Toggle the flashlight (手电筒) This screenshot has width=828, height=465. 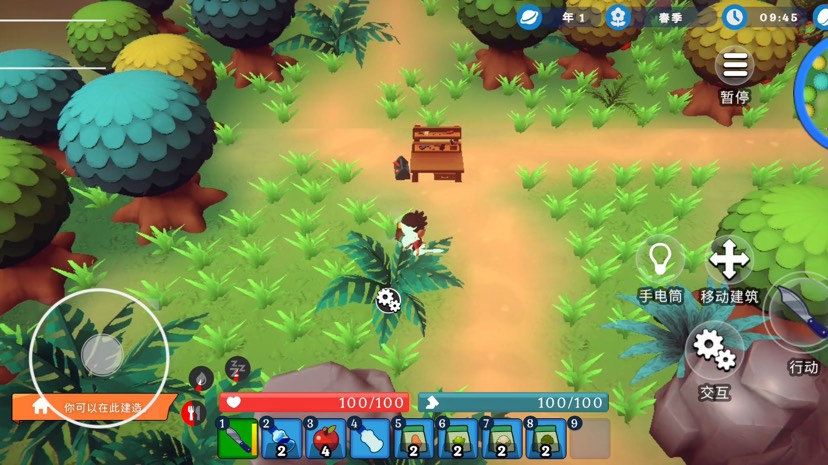[x=660, y=260]
